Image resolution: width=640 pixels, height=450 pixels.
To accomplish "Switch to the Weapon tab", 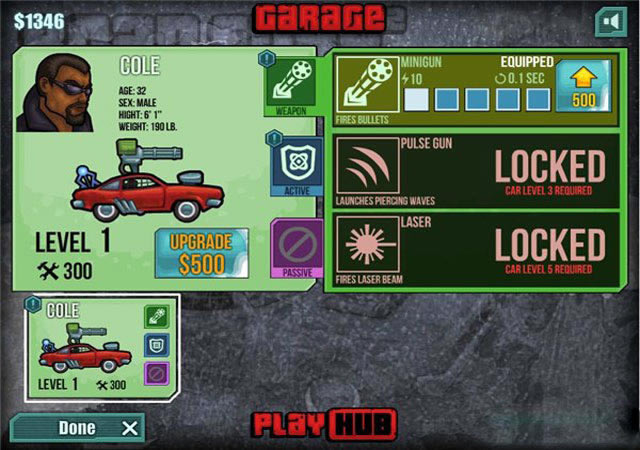I will point(291,84).
